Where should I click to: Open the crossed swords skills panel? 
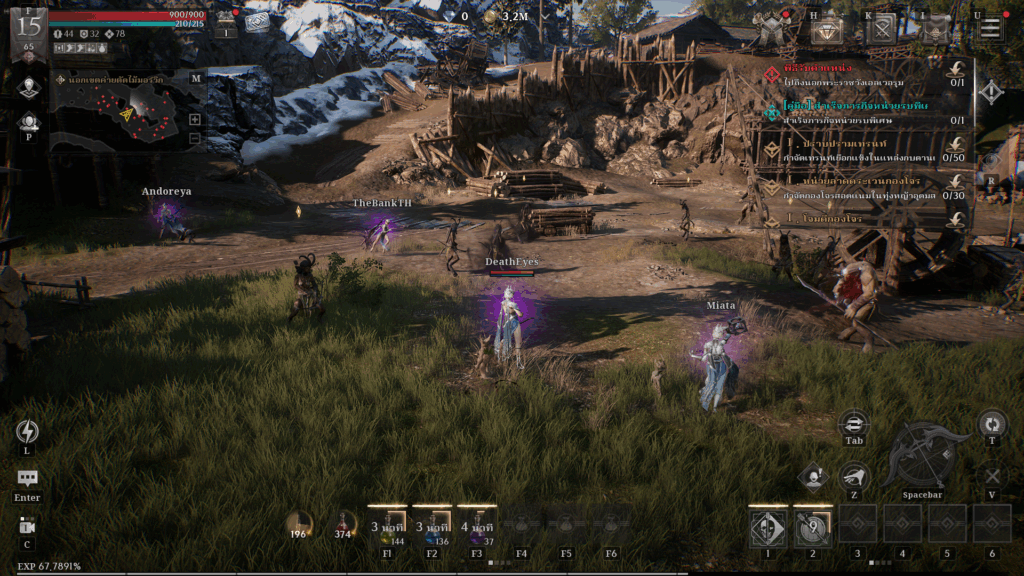pos(880,30)
